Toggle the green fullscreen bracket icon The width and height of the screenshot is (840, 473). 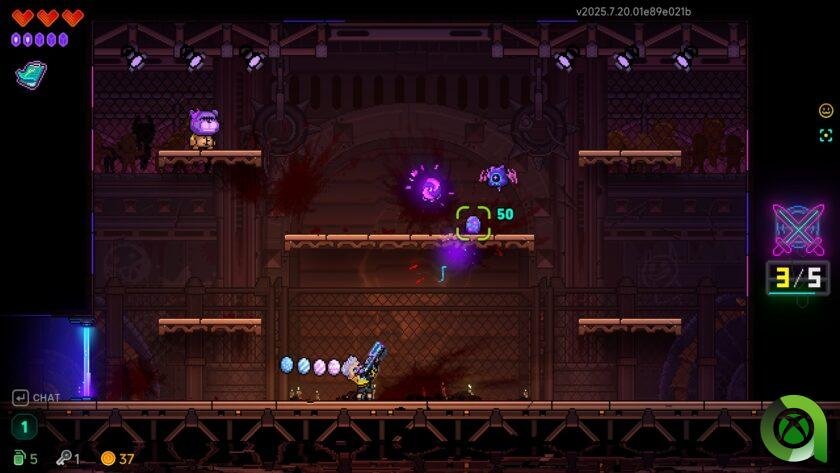tap(826, 136)
